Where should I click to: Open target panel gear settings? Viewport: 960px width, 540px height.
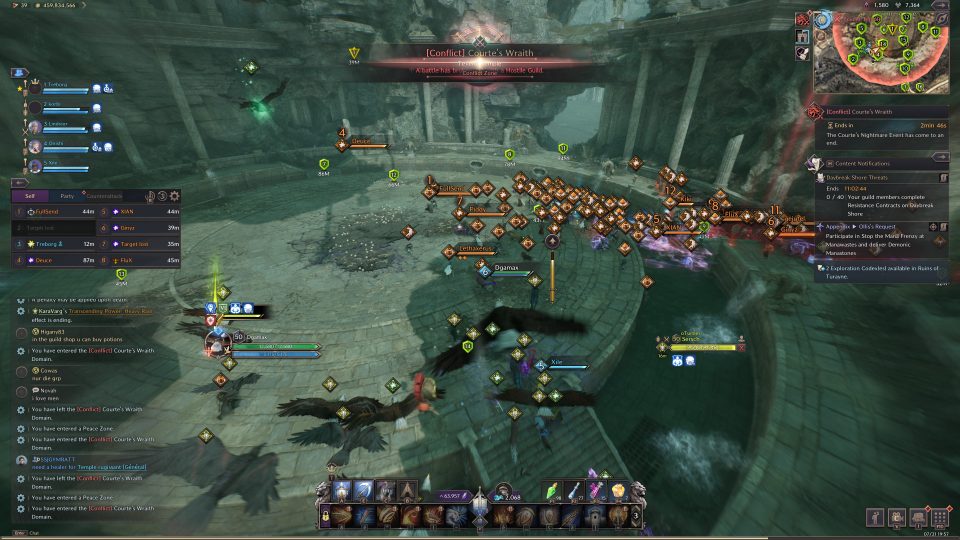(x=175, y=196)
